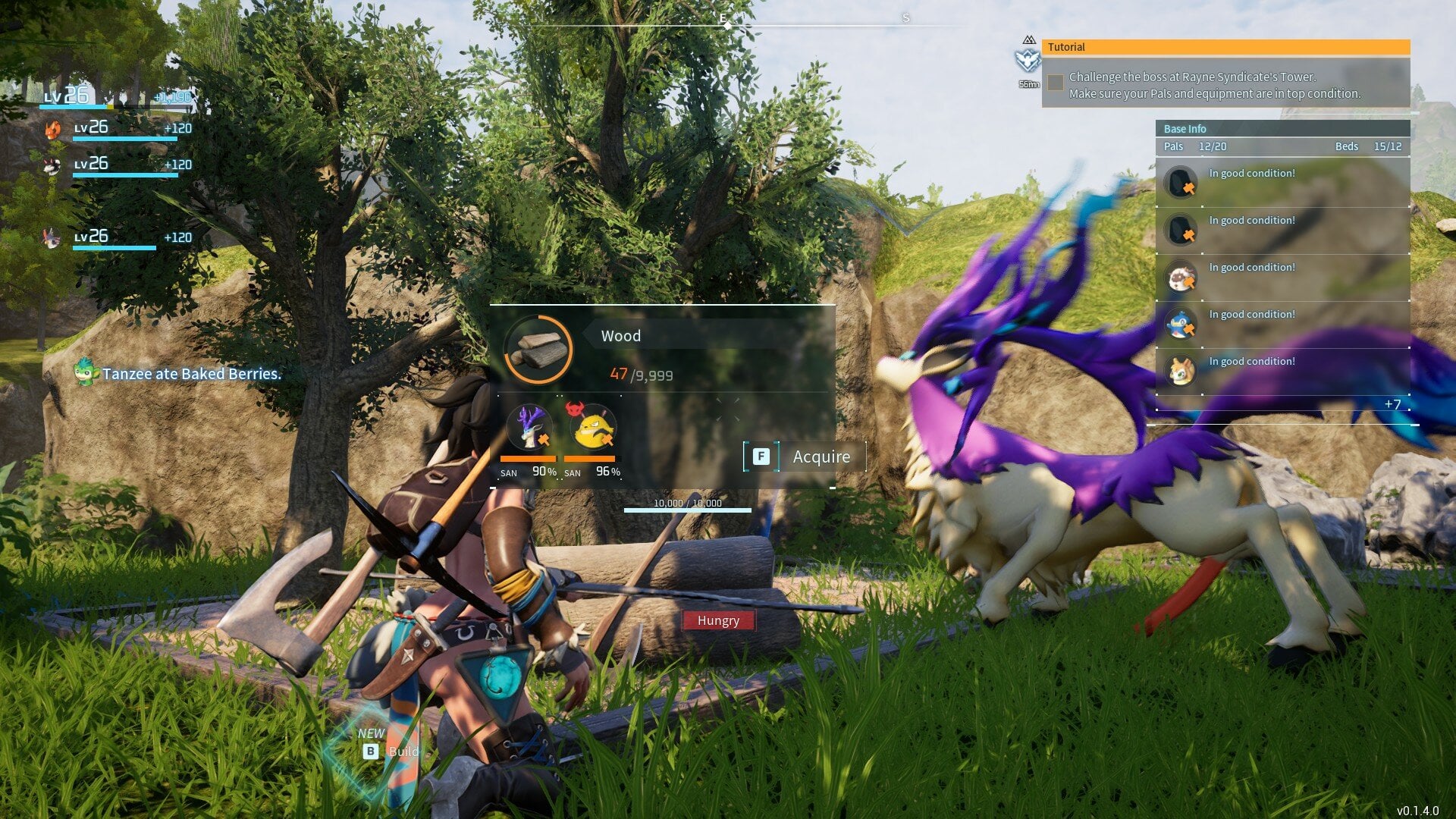Select the Wood item icon

(538, 350)
